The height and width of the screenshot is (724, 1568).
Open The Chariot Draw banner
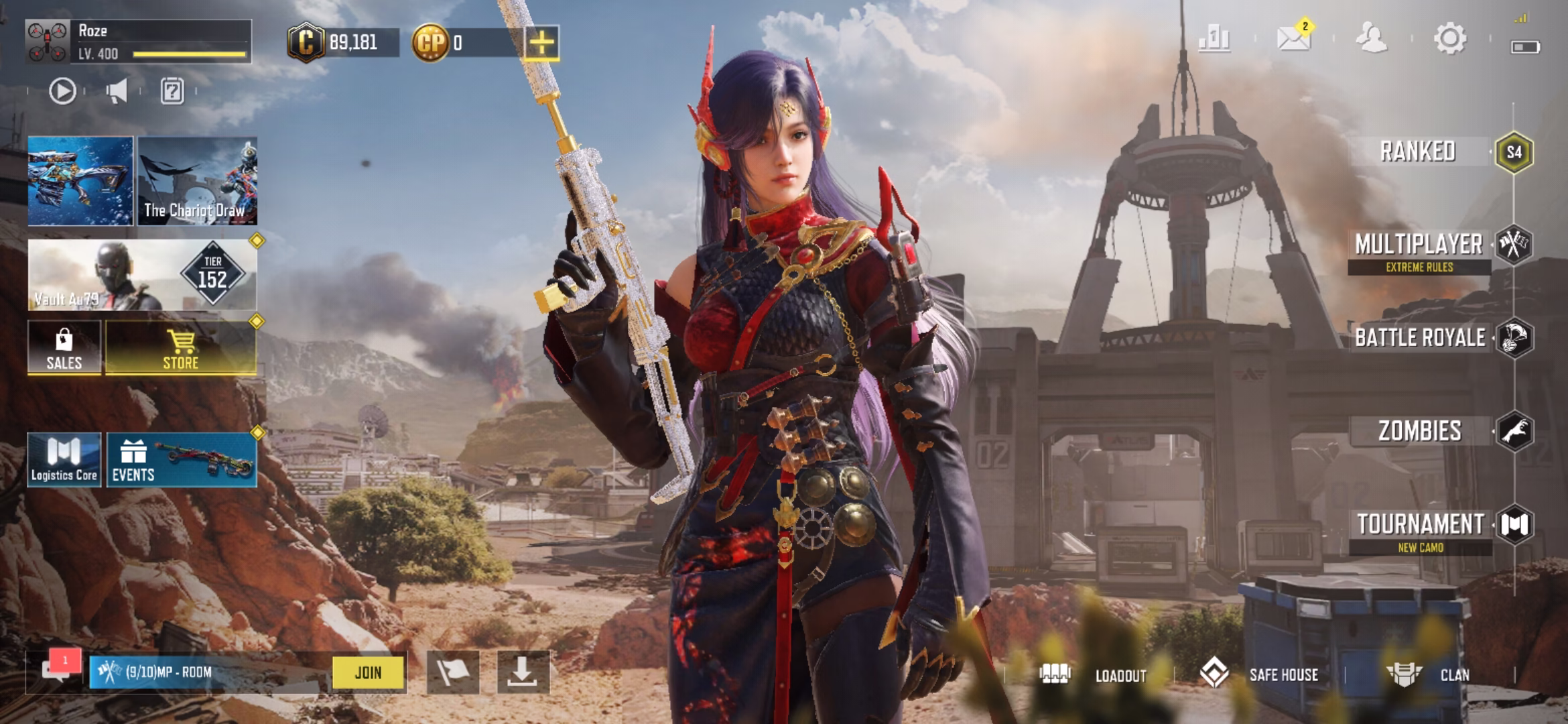[x=197, y=181]
